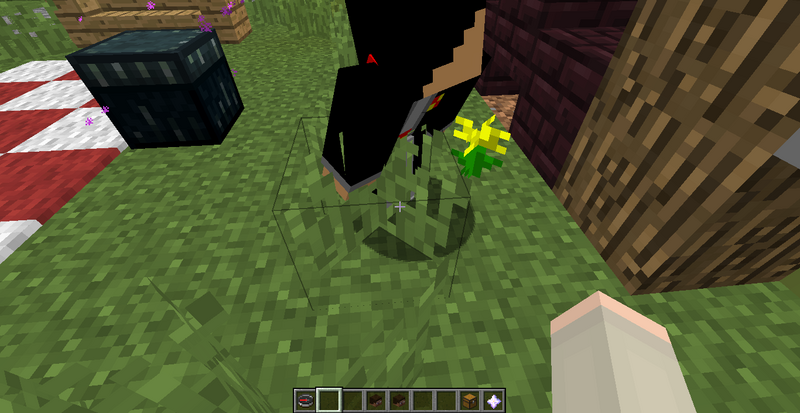This screenshot has width=800, height=413.
Task: Select the chest item hotbar slot
Action: click(470, 400)
